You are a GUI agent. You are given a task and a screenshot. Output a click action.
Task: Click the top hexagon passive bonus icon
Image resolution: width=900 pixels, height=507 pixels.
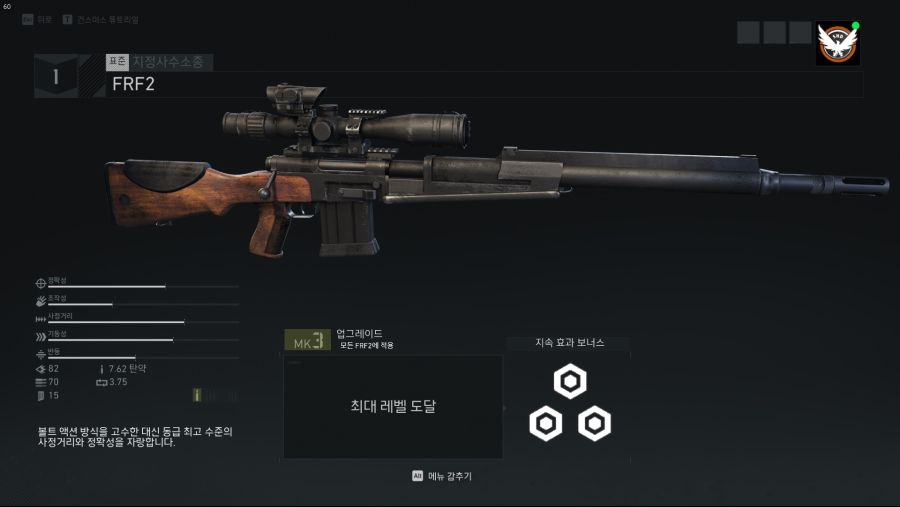pyautogui.click(x=570, y=381)
